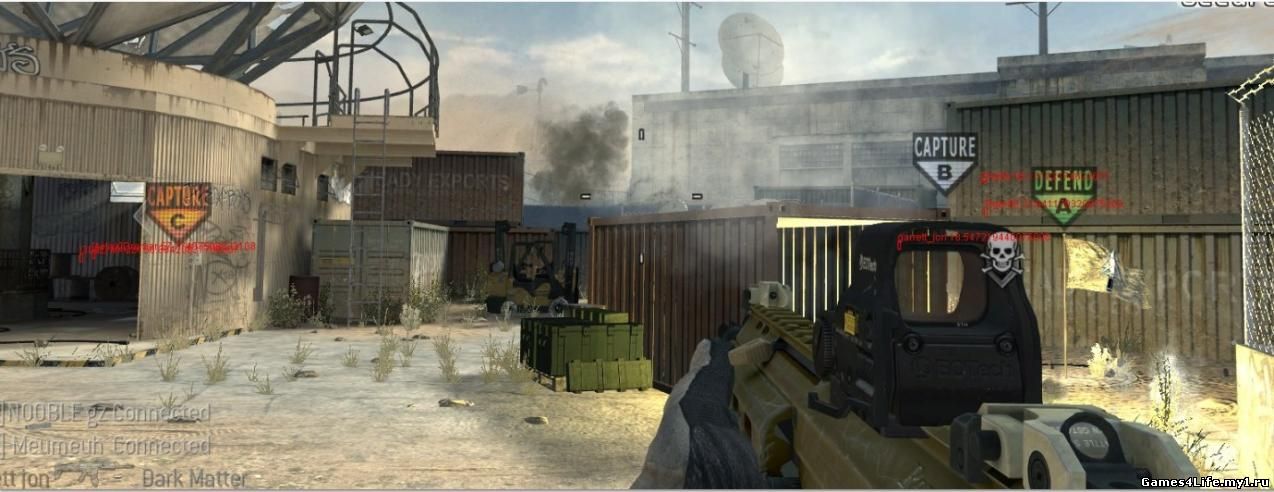Click the Capture C objective marker
1274x492 pixels.
[178, 210]
